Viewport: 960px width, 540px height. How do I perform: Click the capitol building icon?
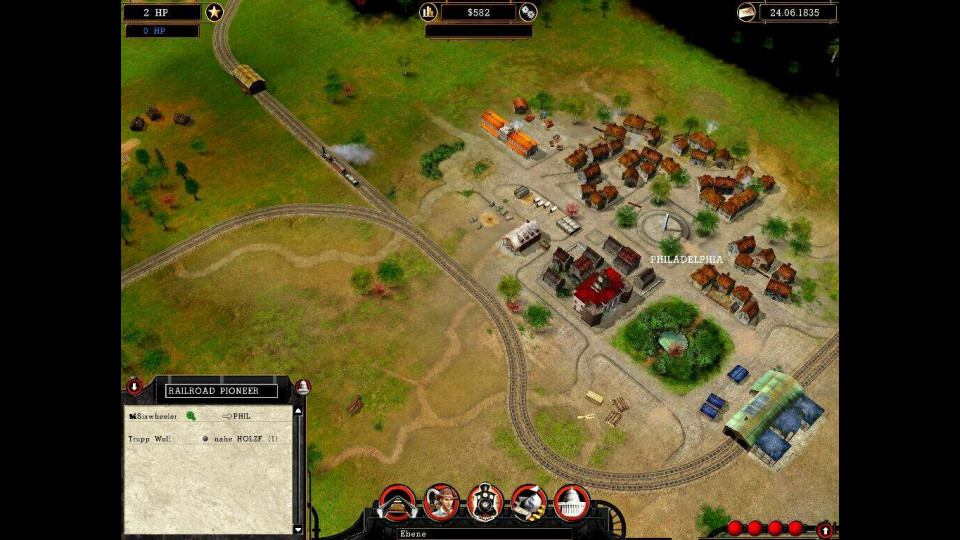point(572,501)
